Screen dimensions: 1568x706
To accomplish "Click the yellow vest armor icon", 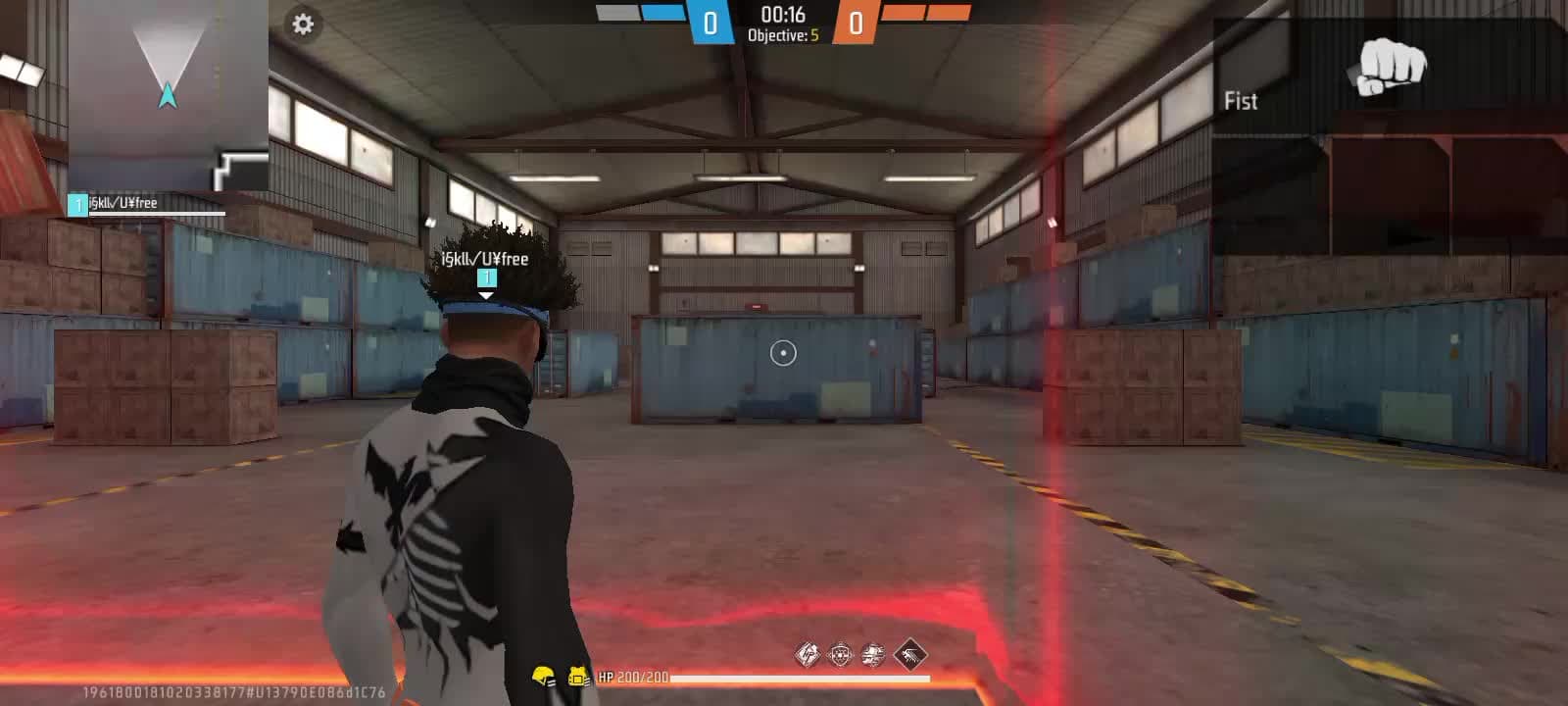I will (x=576, y=674).
